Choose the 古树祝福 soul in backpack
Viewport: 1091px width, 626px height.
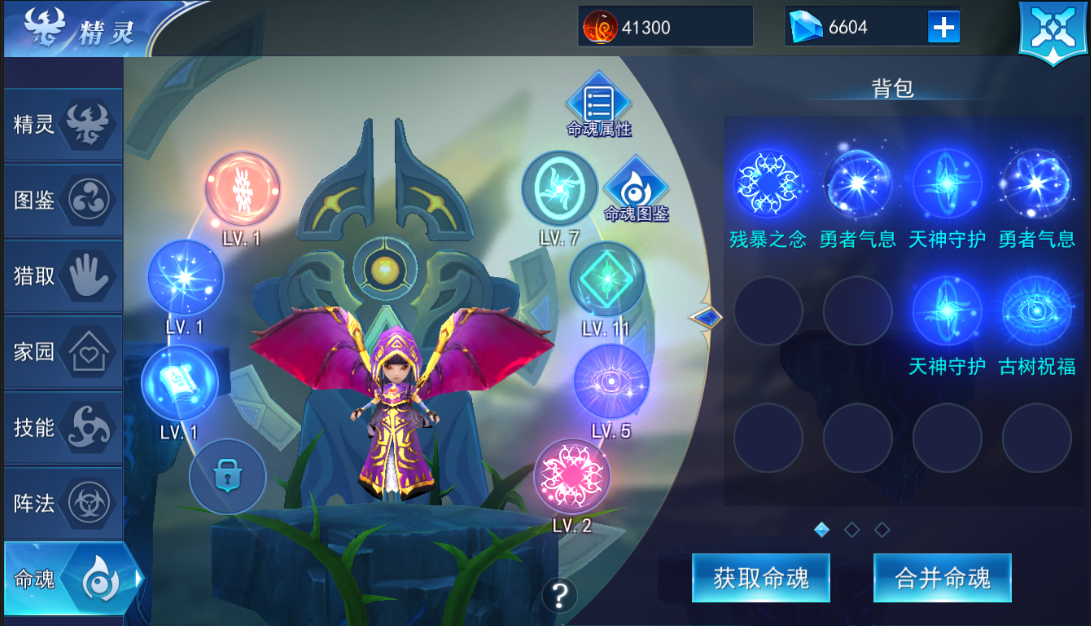click(1037, 311)
